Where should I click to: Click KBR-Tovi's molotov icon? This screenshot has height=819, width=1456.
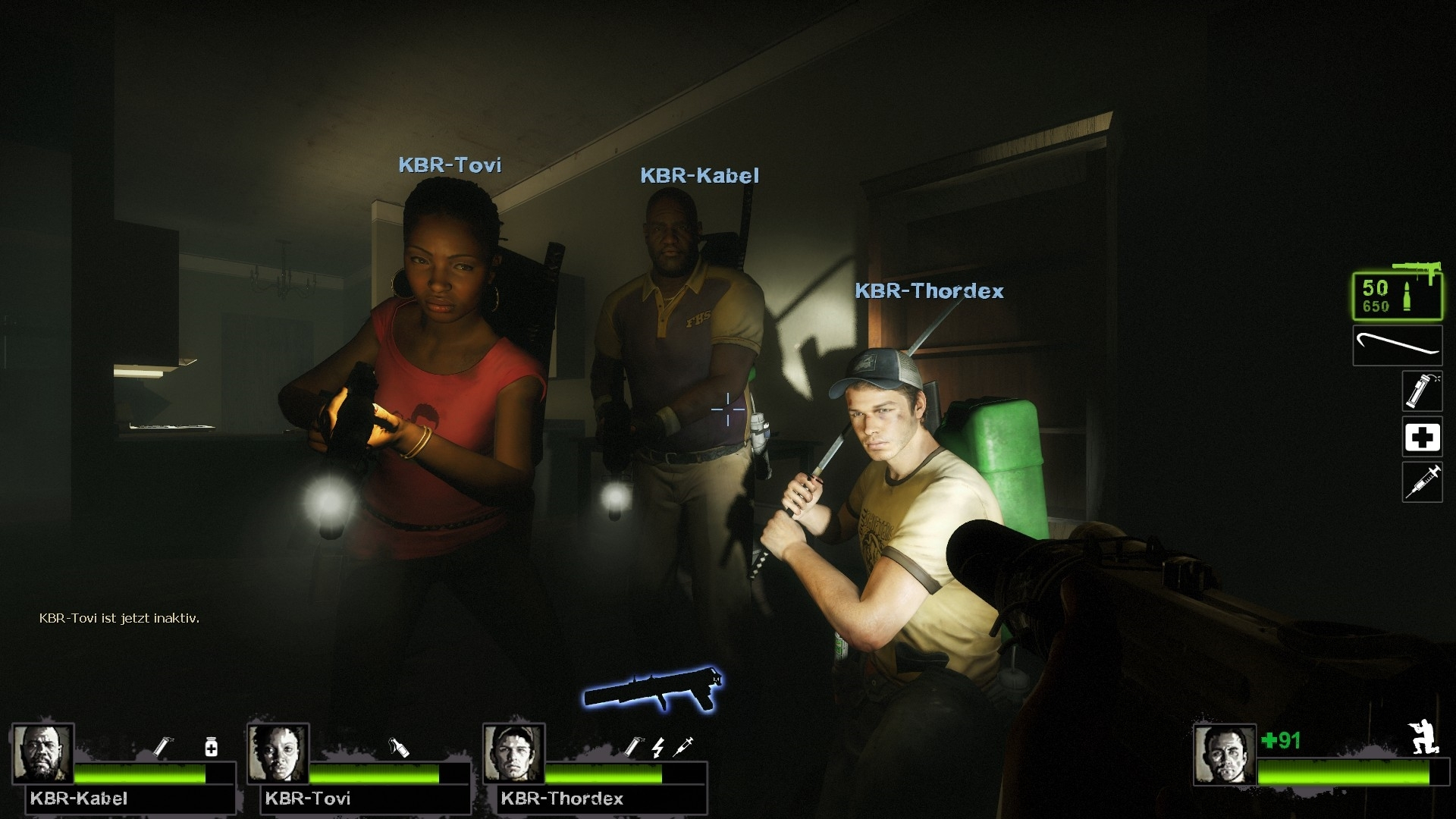[x=399, y=747]
